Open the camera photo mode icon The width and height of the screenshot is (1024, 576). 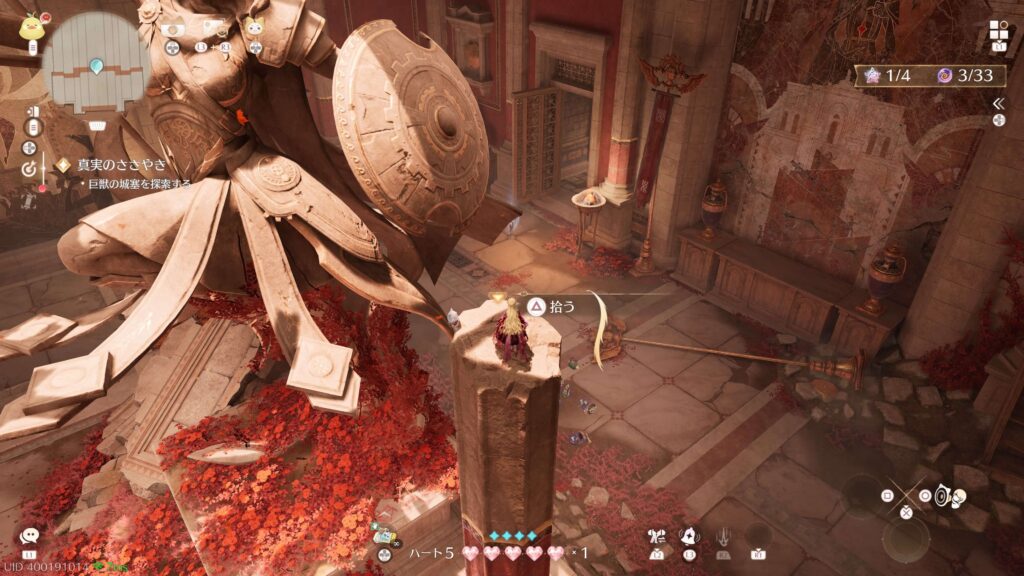pos(172,29)
